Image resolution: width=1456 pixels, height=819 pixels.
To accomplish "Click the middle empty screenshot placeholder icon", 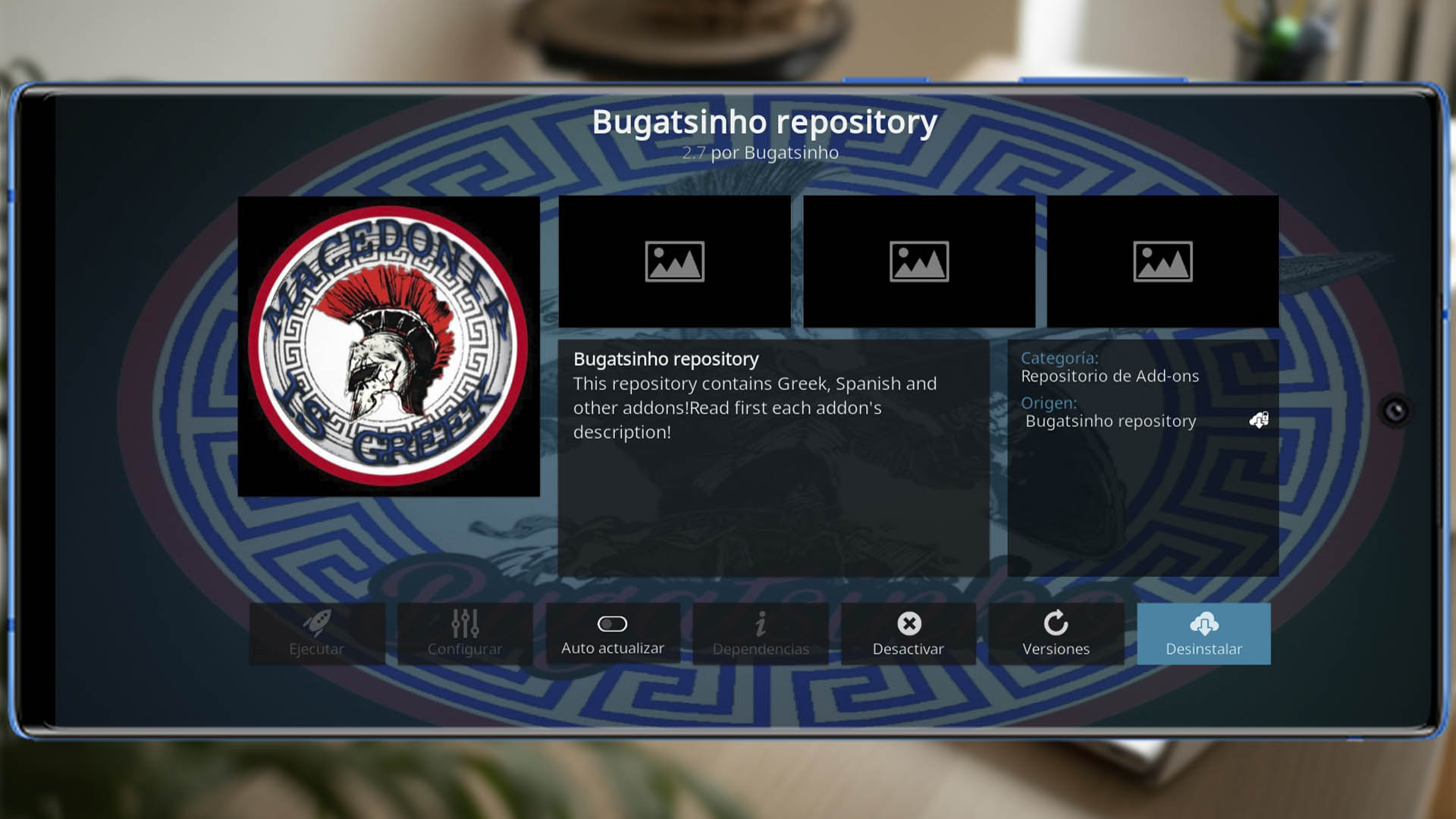I will (918, 261).
